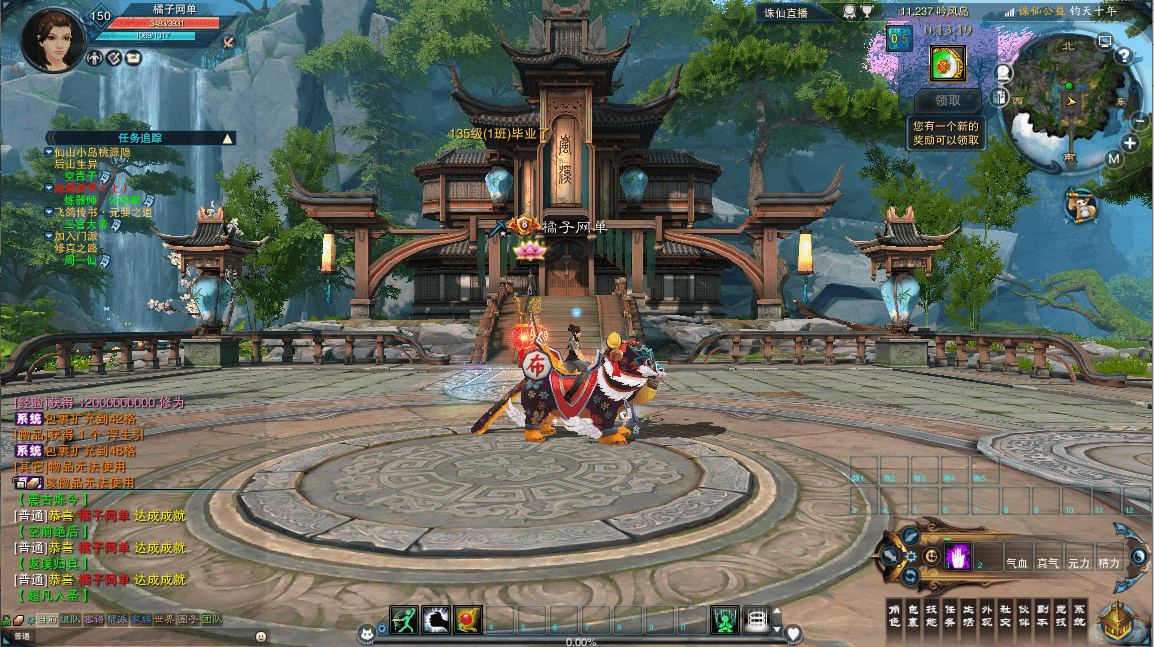Switch chat to the 世界 world channel

(x=164, y=620)
